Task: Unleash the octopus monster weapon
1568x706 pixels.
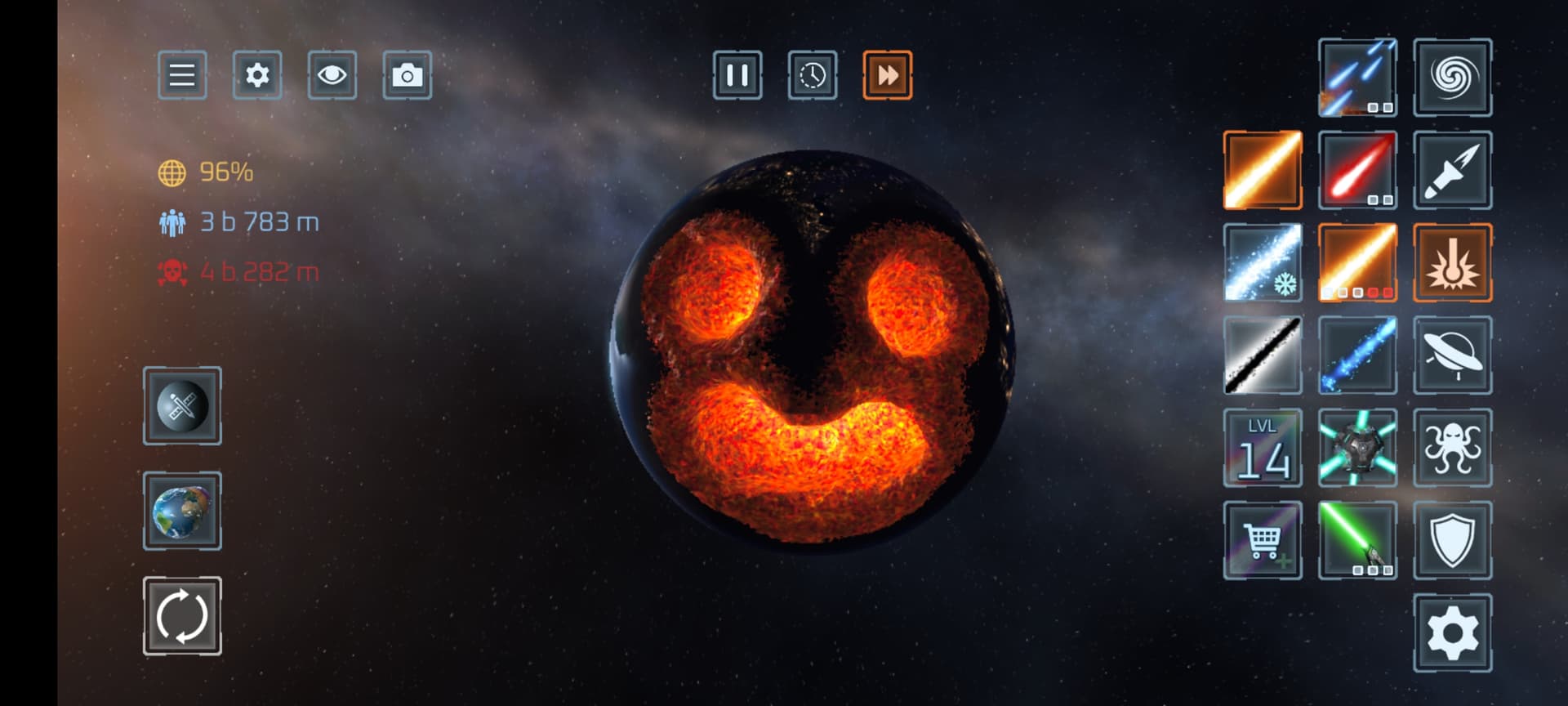Action: (1452, 448)
